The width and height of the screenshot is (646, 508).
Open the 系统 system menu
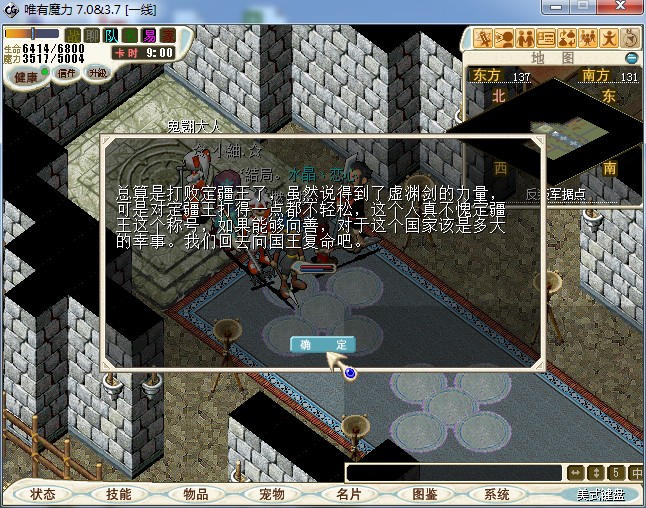(497, 494)
